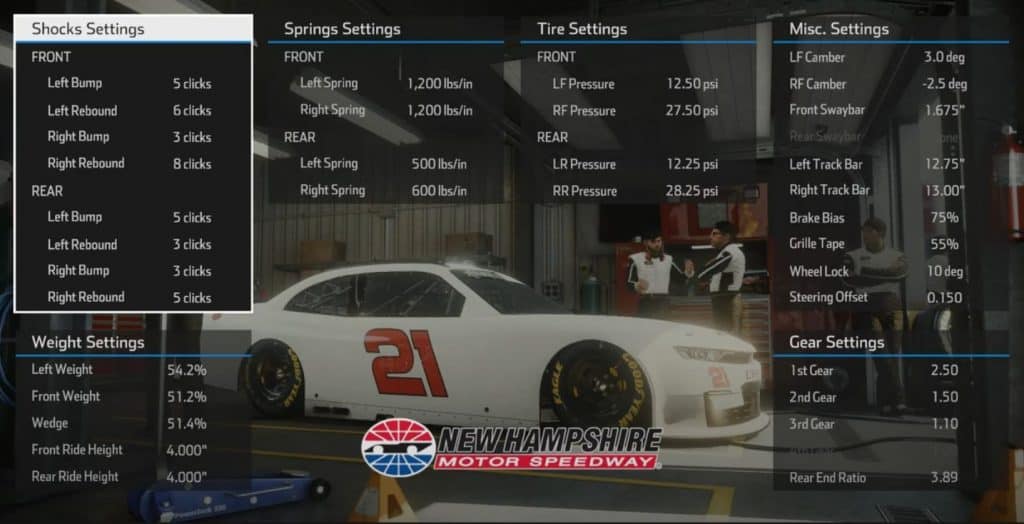1024x524 pixels.
Task: Click the Wedge weight setting
Action: [118, 423]
